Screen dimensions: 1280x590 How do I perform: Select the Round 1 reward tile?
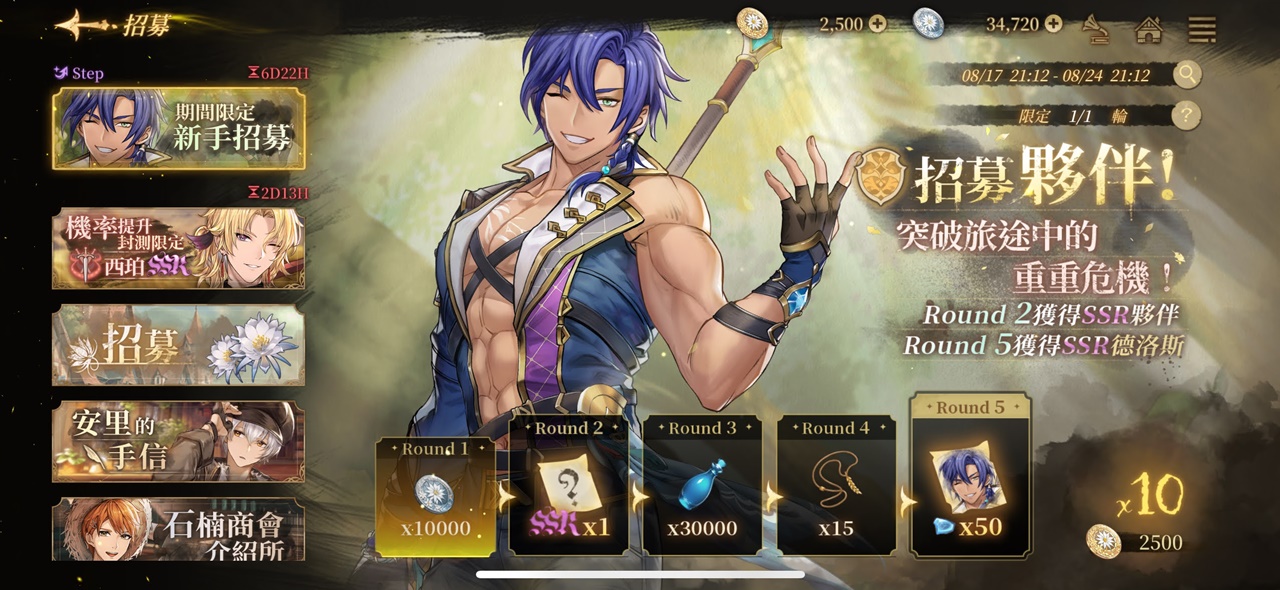point(435,497)
